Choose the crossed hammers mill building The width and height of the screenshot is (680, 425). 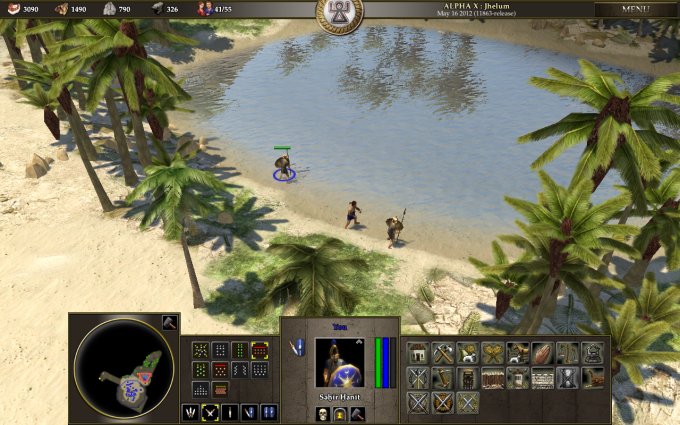[x=443, y=353]
